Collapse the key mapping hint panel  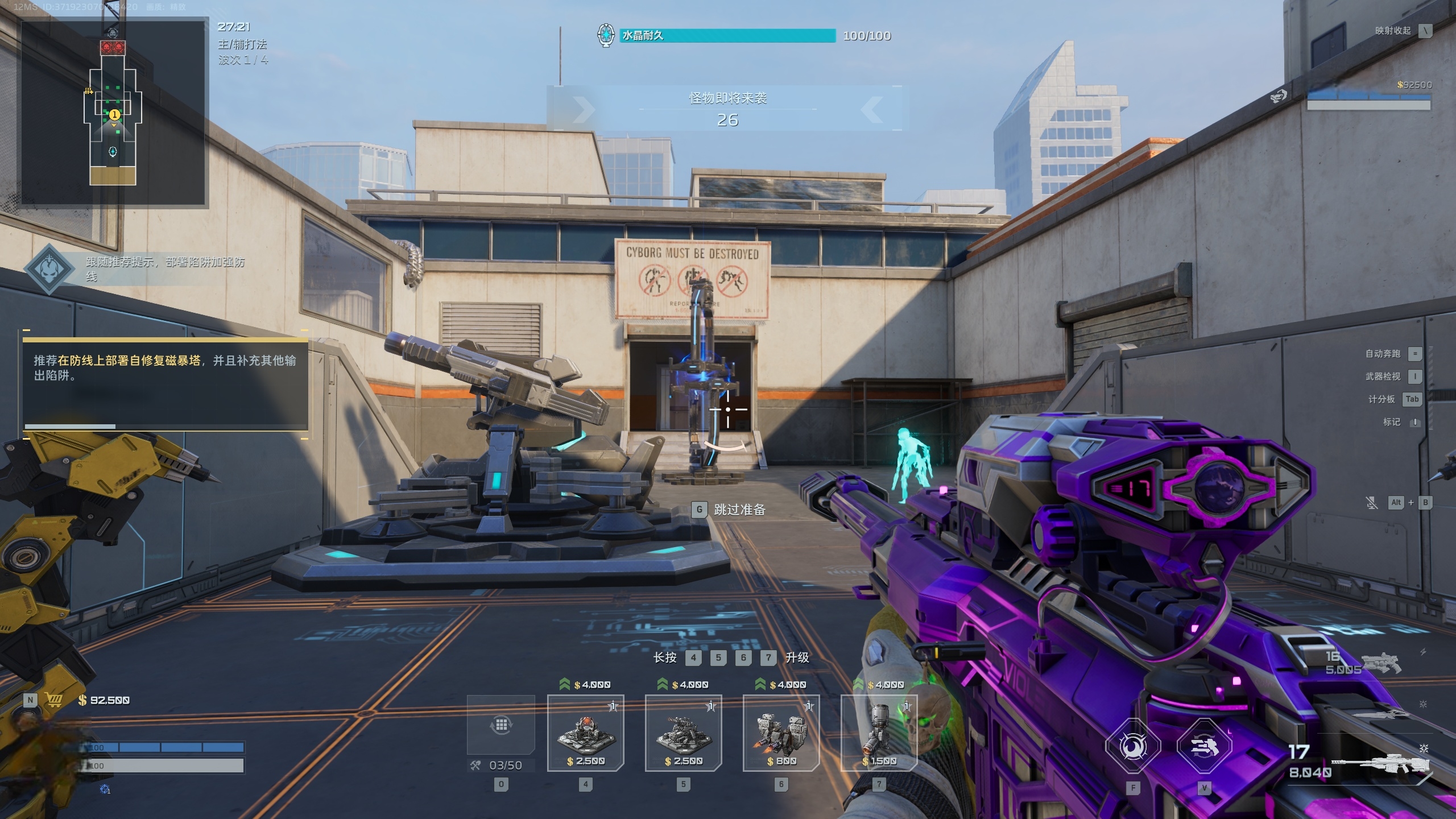[x=1425, y=31]
